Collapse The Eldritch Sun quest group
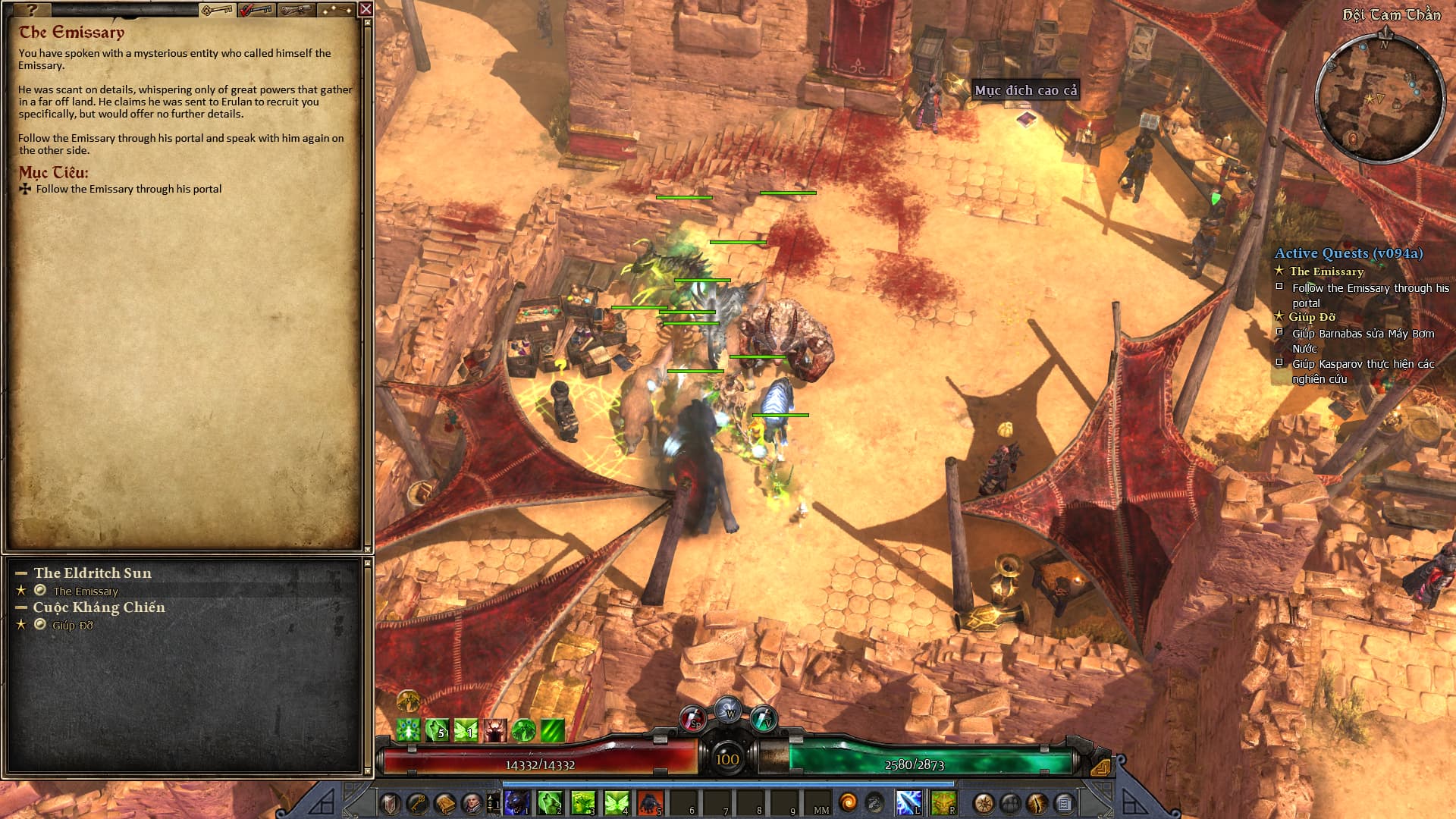This screenshot has height=819, width=1456. pyautogui.click(x=21, y=573)
